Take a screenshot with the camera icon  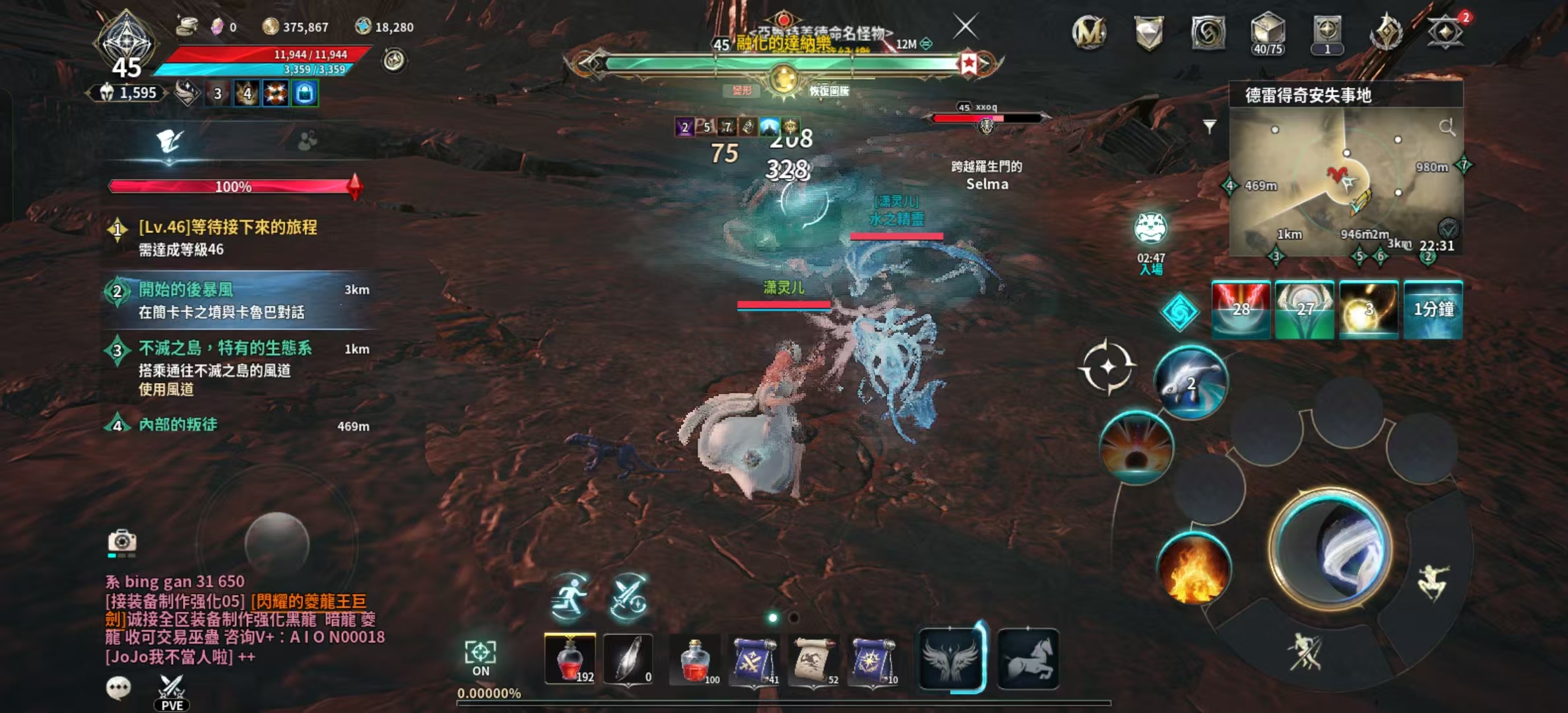tap(122, 541)
